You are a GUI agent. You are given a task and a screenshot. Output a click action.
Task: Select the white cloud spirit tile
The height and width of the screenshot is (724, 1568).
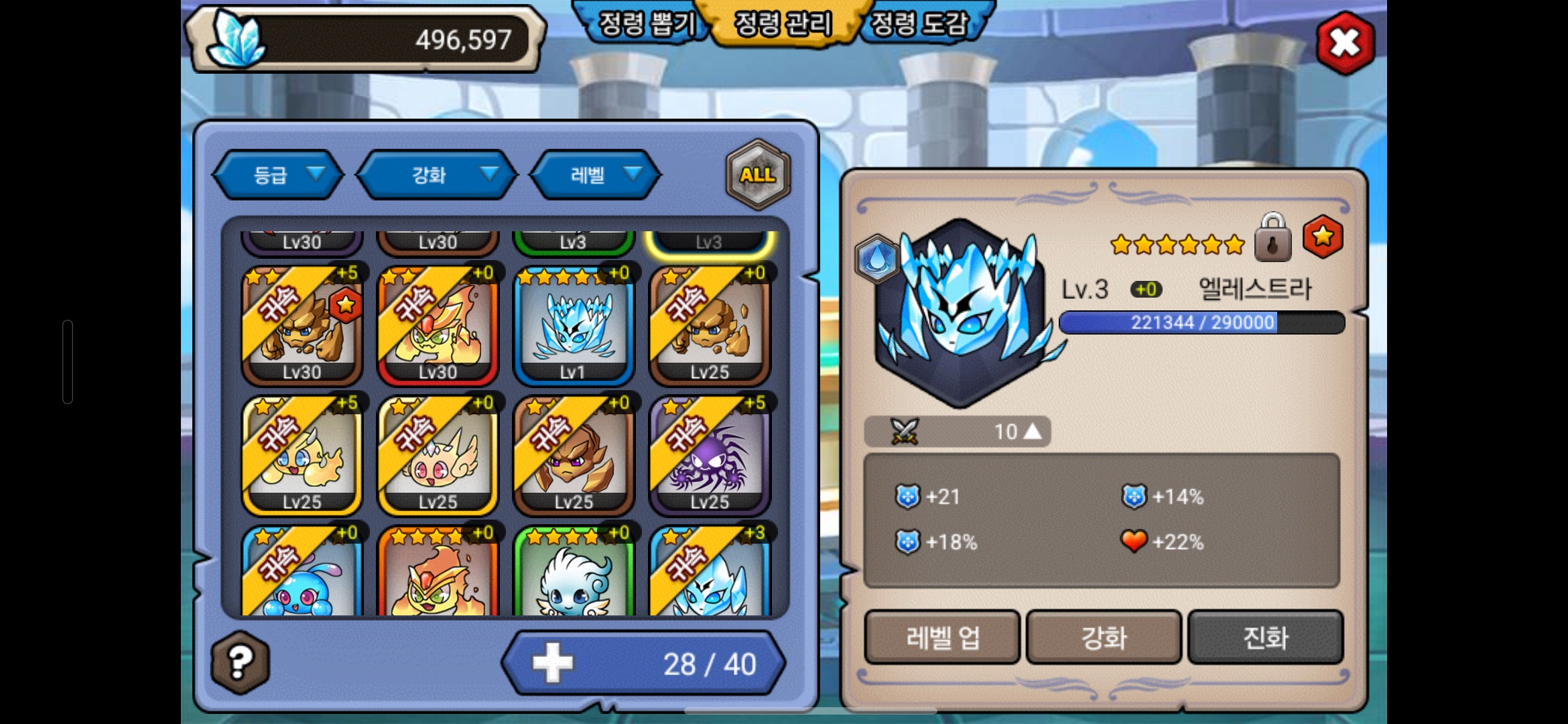click(574, 575)
